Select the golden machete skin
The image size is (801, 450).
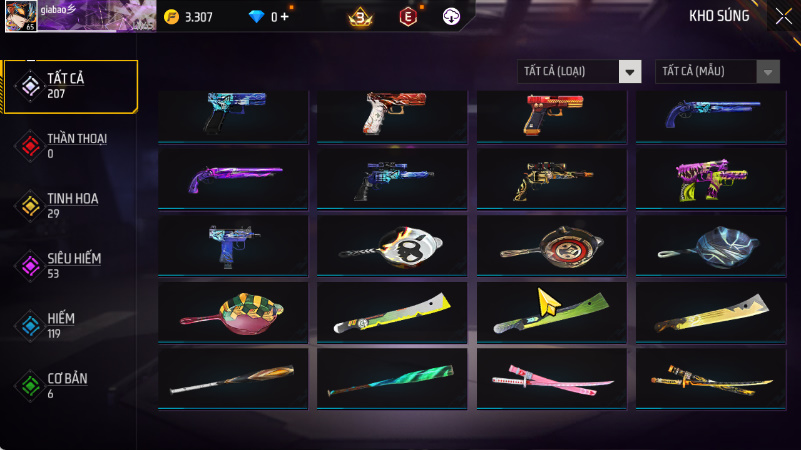(710, 312)
